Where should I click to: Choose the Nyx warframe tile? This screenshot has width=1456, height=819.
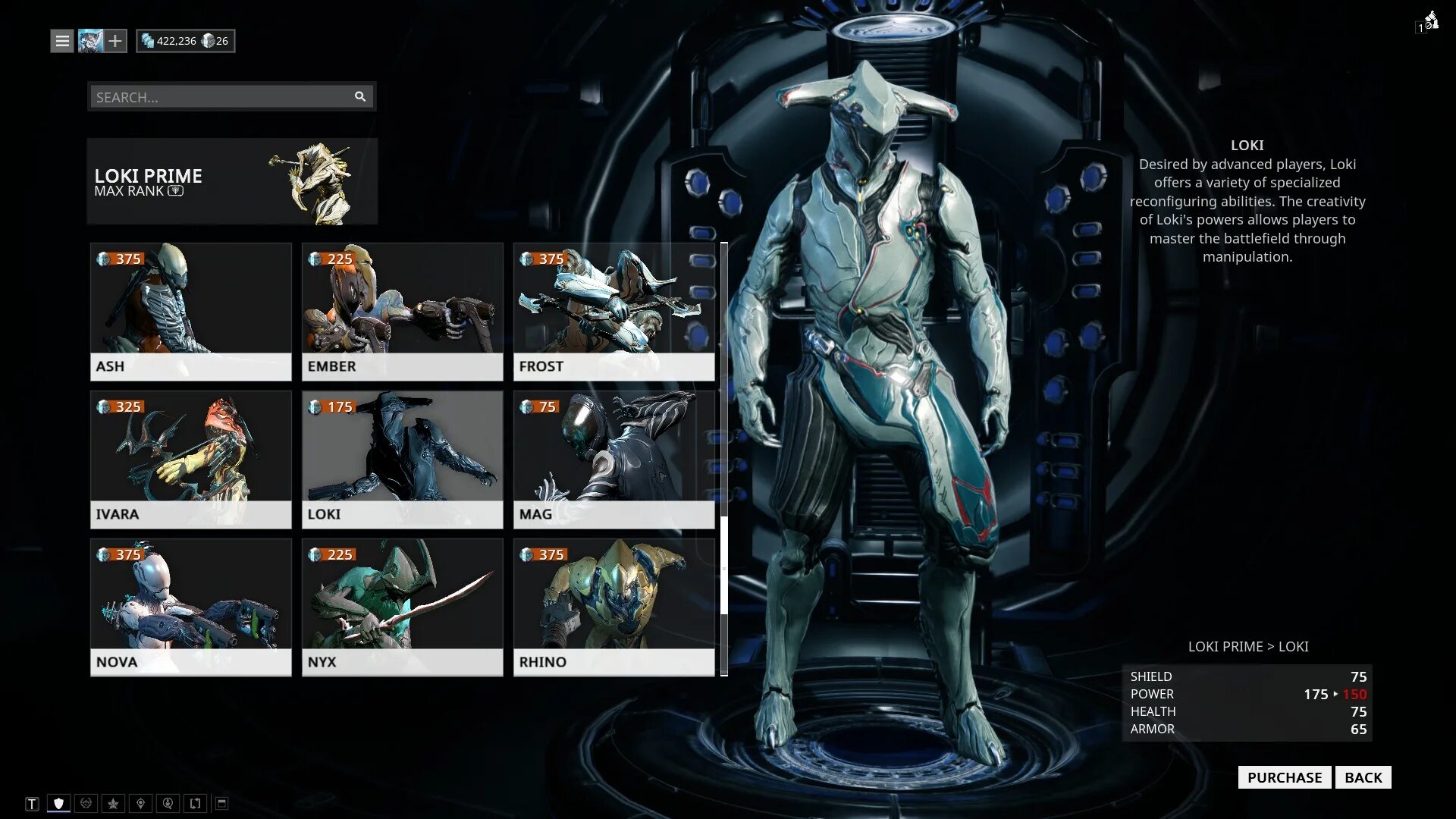pos(402,607)
